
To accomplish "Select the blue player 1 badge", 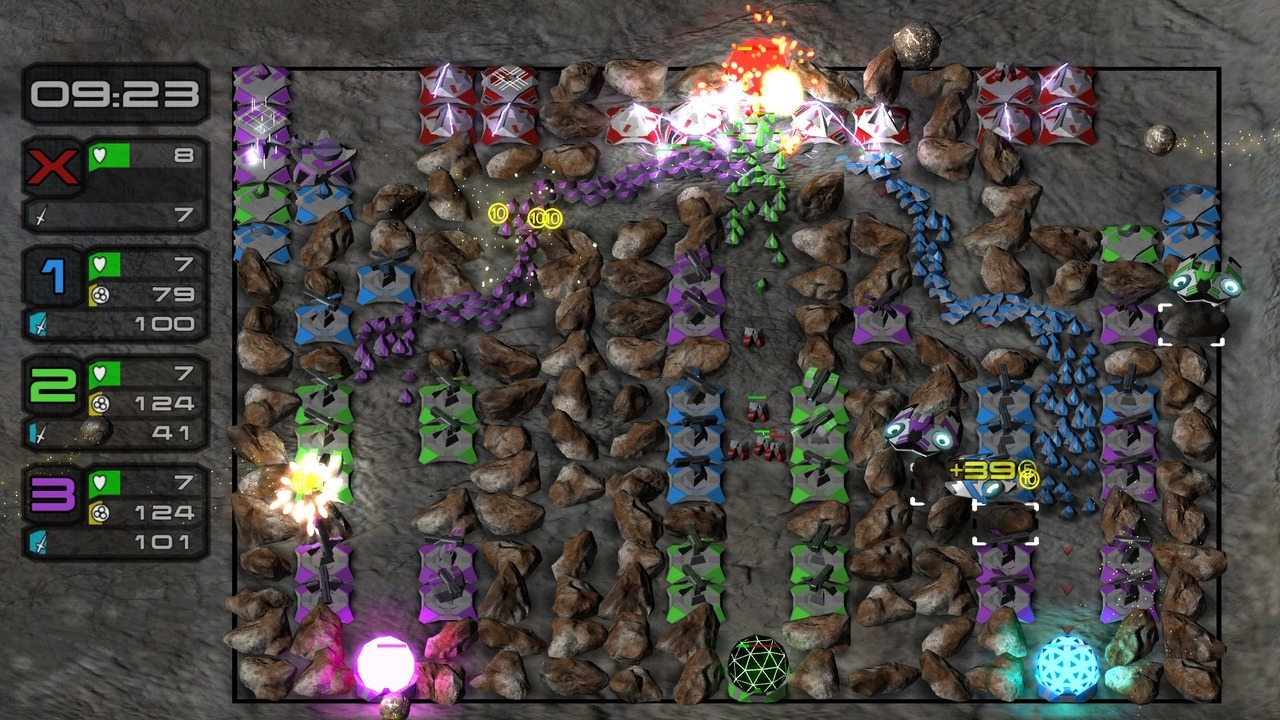I will coord(53,276).
